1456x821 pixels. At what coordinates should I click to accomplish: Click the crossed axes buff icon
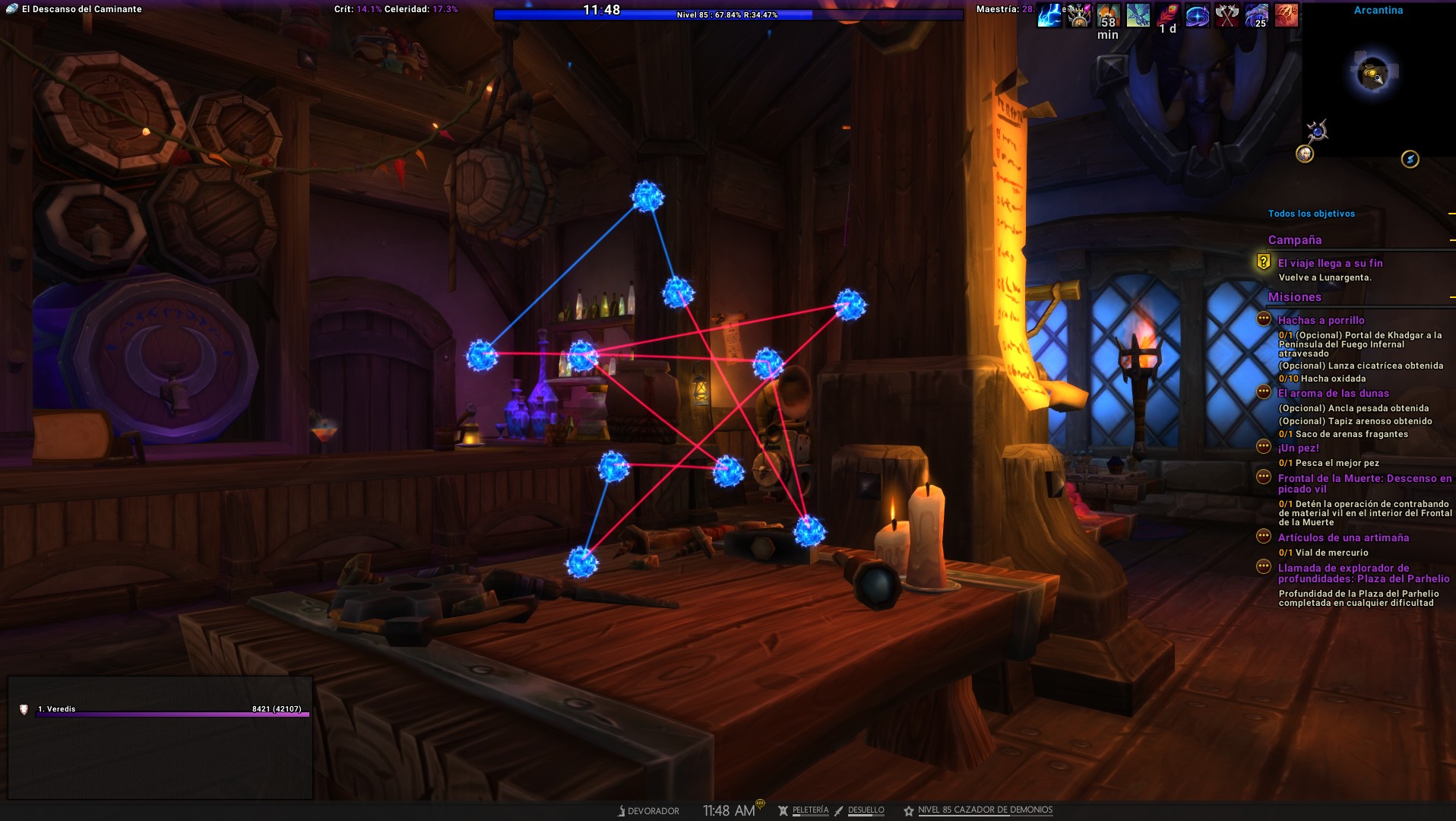click(x=1227, y=14)
